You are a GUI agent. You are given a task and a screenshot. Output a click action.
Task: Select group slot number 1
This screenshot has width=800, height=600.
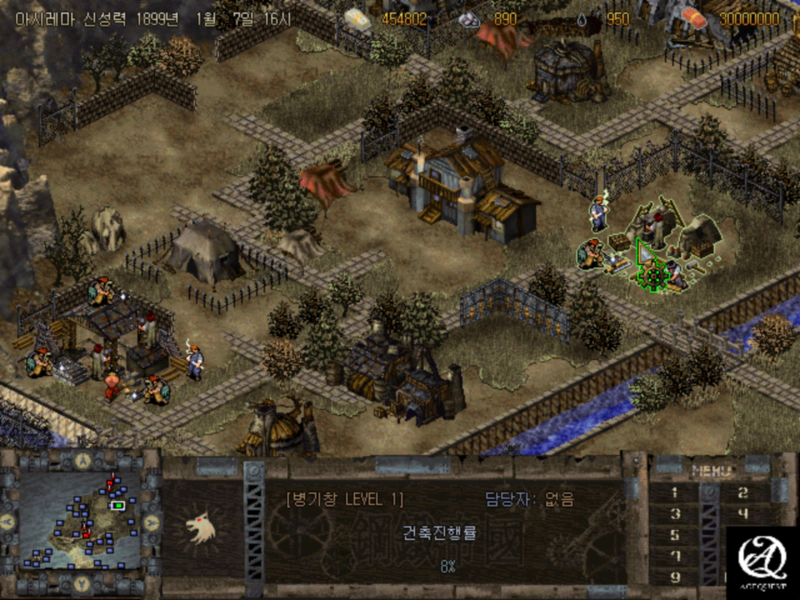[x=673, y=492]
